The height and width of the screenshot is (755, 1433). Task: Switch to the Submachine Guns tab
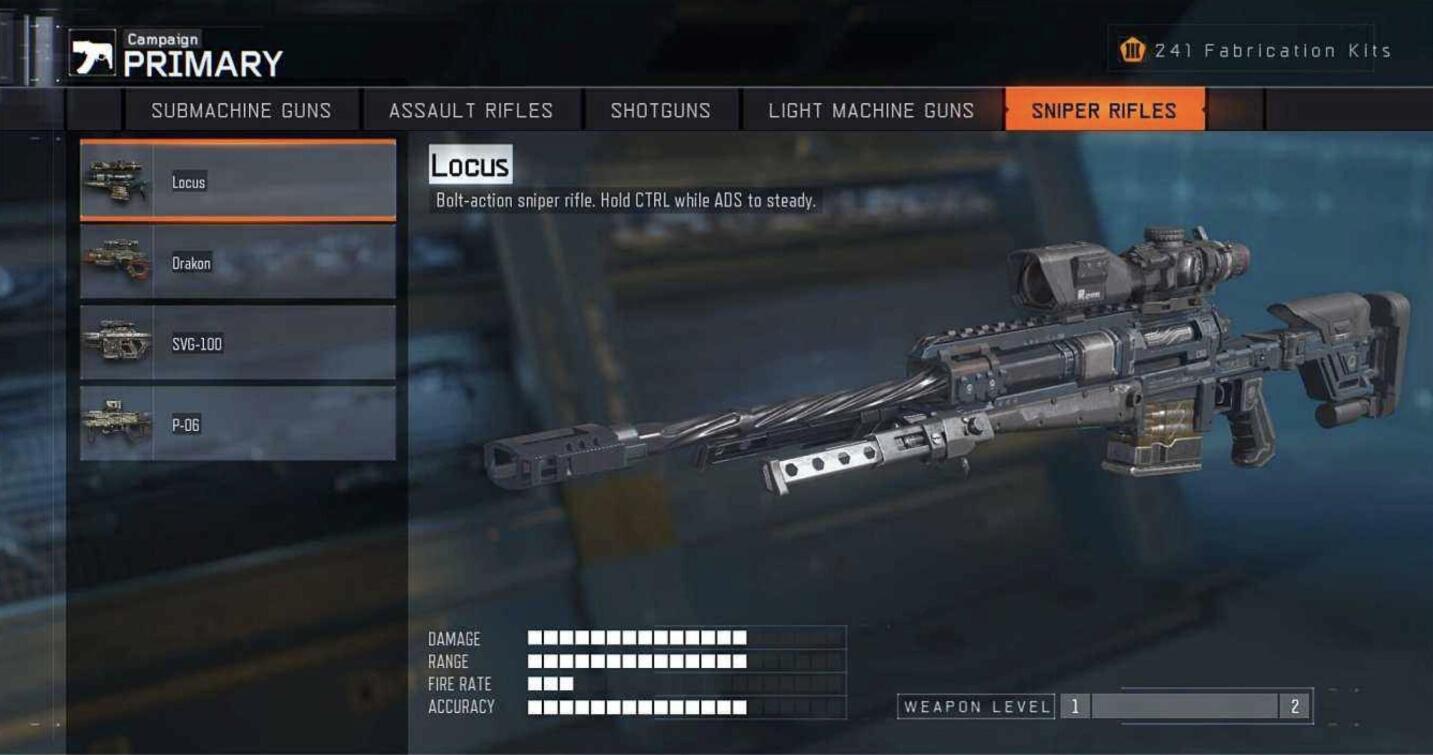pos(241,110)
